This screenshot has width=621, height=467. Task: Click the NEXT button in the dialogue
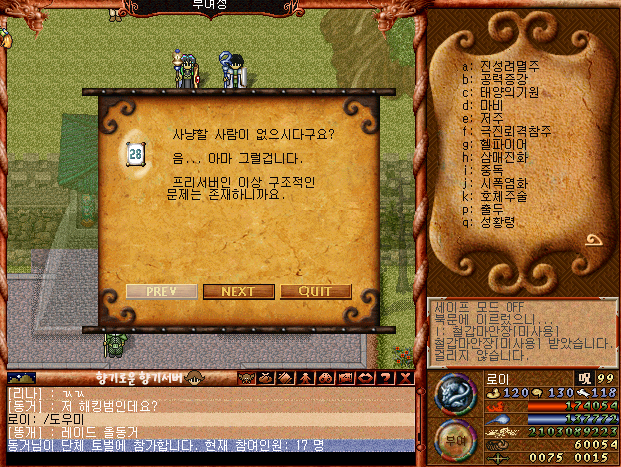click(238, 291)
